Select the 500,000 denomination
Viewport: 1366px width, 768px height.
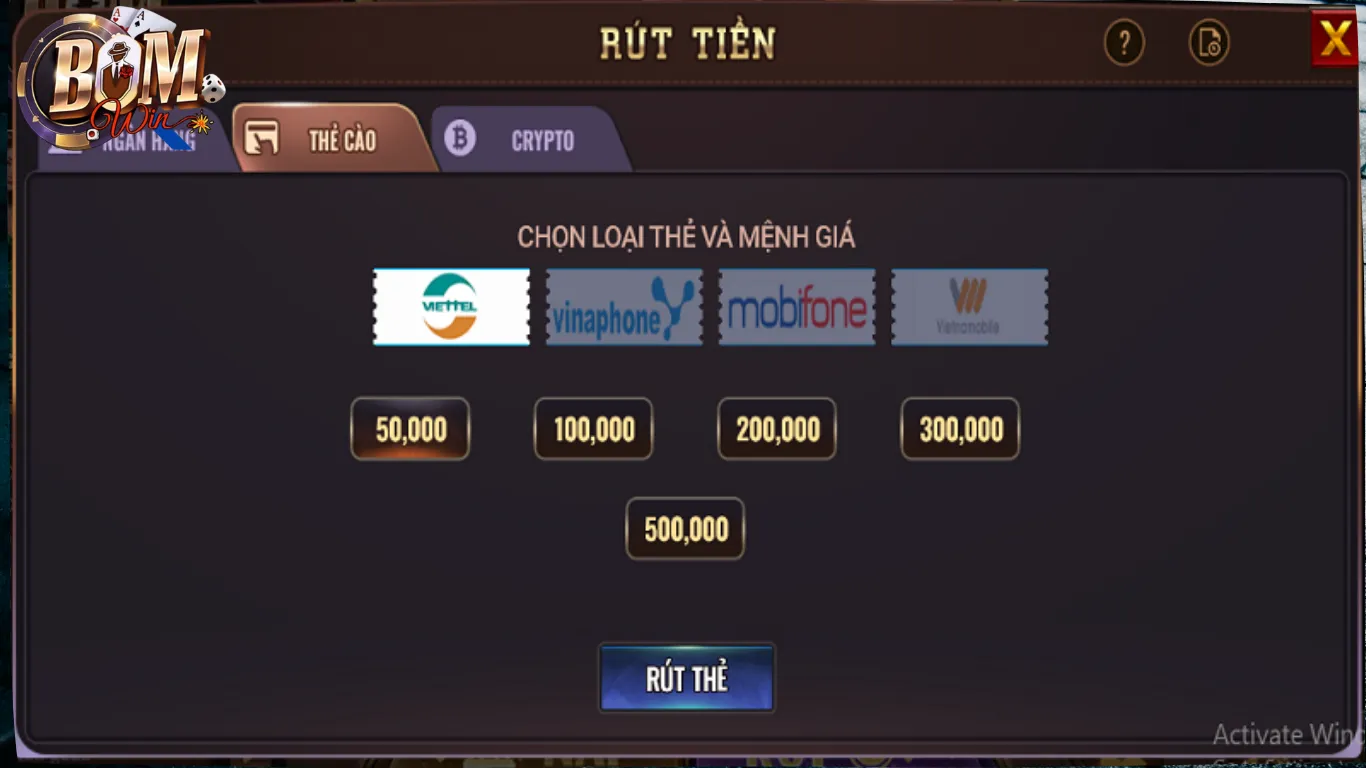(685, 528)
